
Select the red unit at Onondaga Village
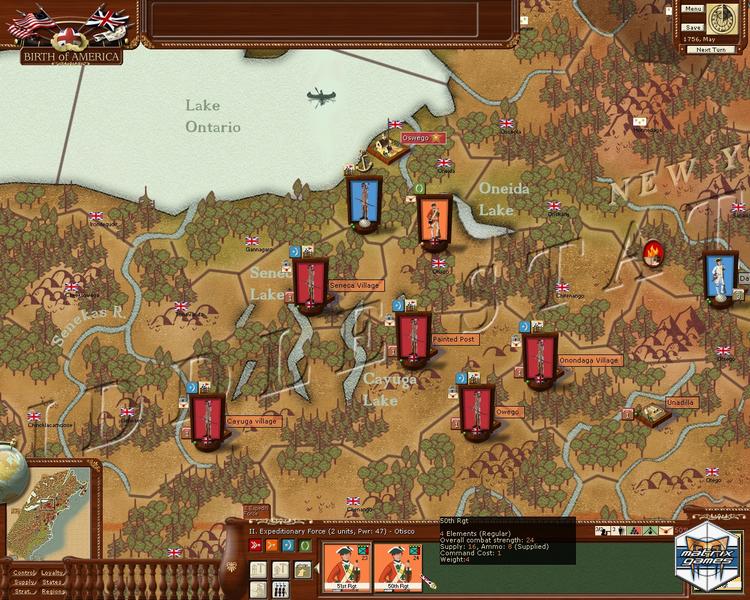coord(539,360)
